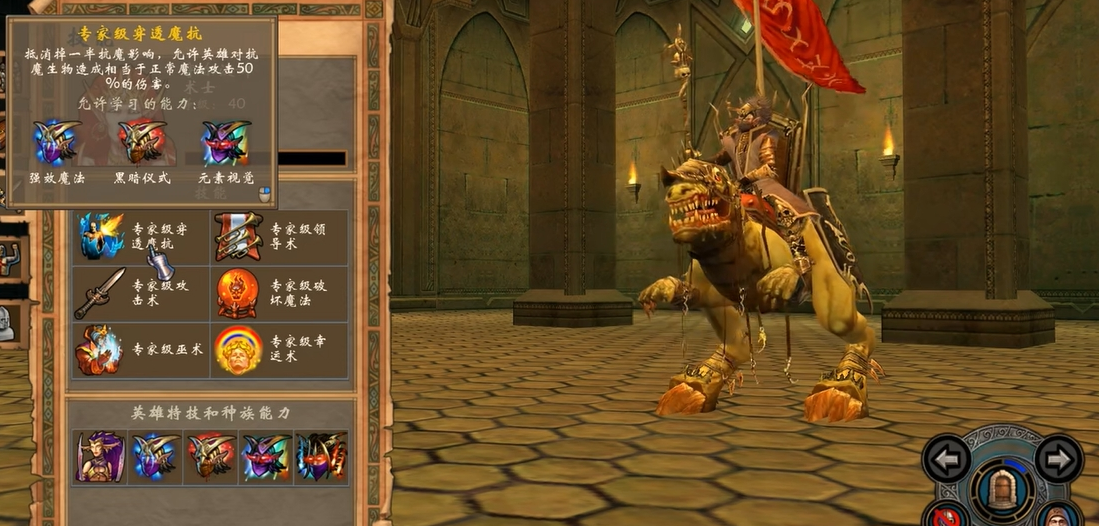
Task: Select the 专家级领导术 trumpet skill
Action: [x=239, y=236]
